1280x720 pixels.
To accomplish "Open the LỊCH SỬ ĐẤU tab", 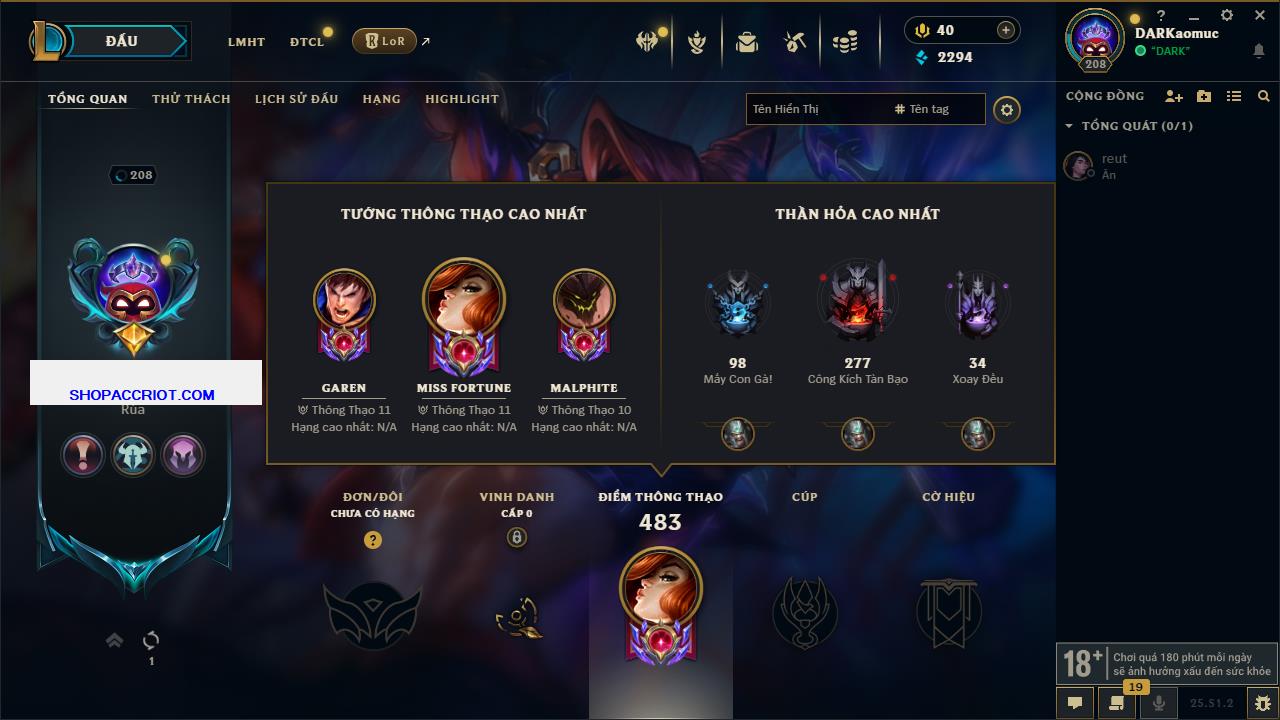I will 296,99.
